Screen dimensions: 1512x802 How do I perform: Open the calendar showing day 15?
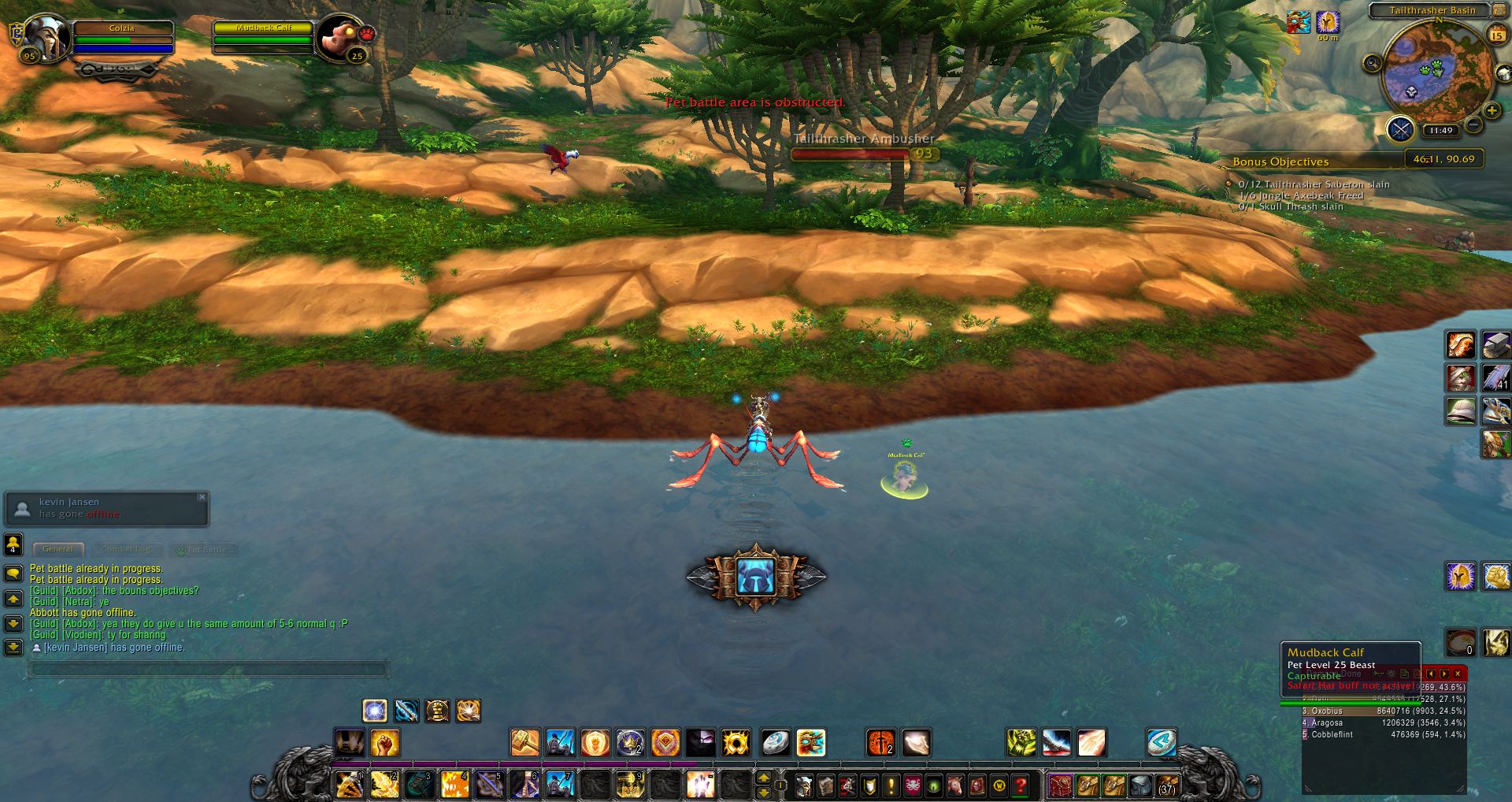tap(1496, 35)
